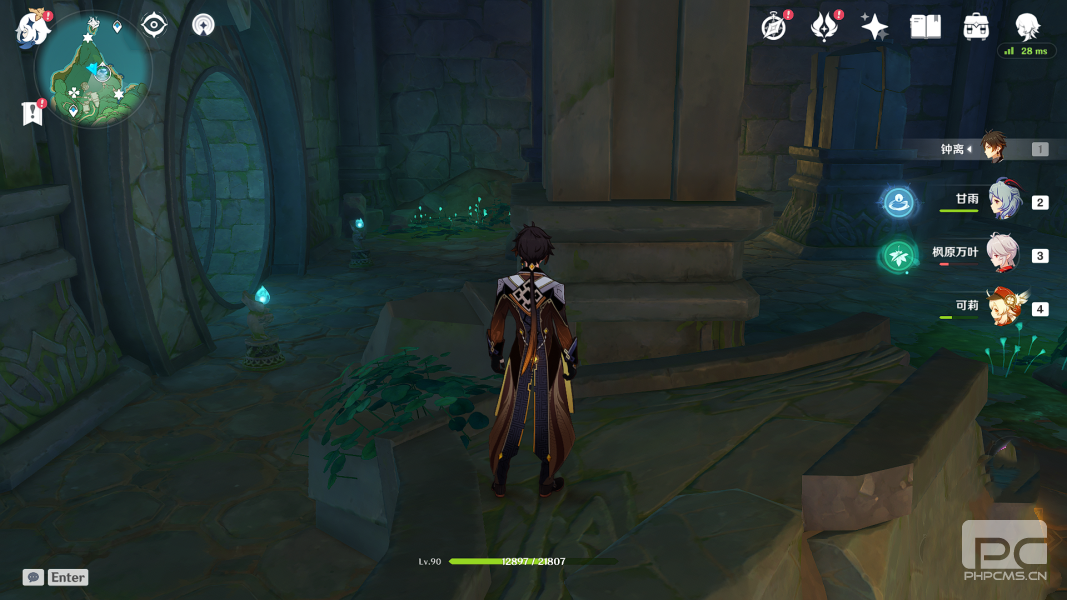1067x600 pixels.
Task: Switch to party member 枫原万叶
Action: tap(1003, 254)
